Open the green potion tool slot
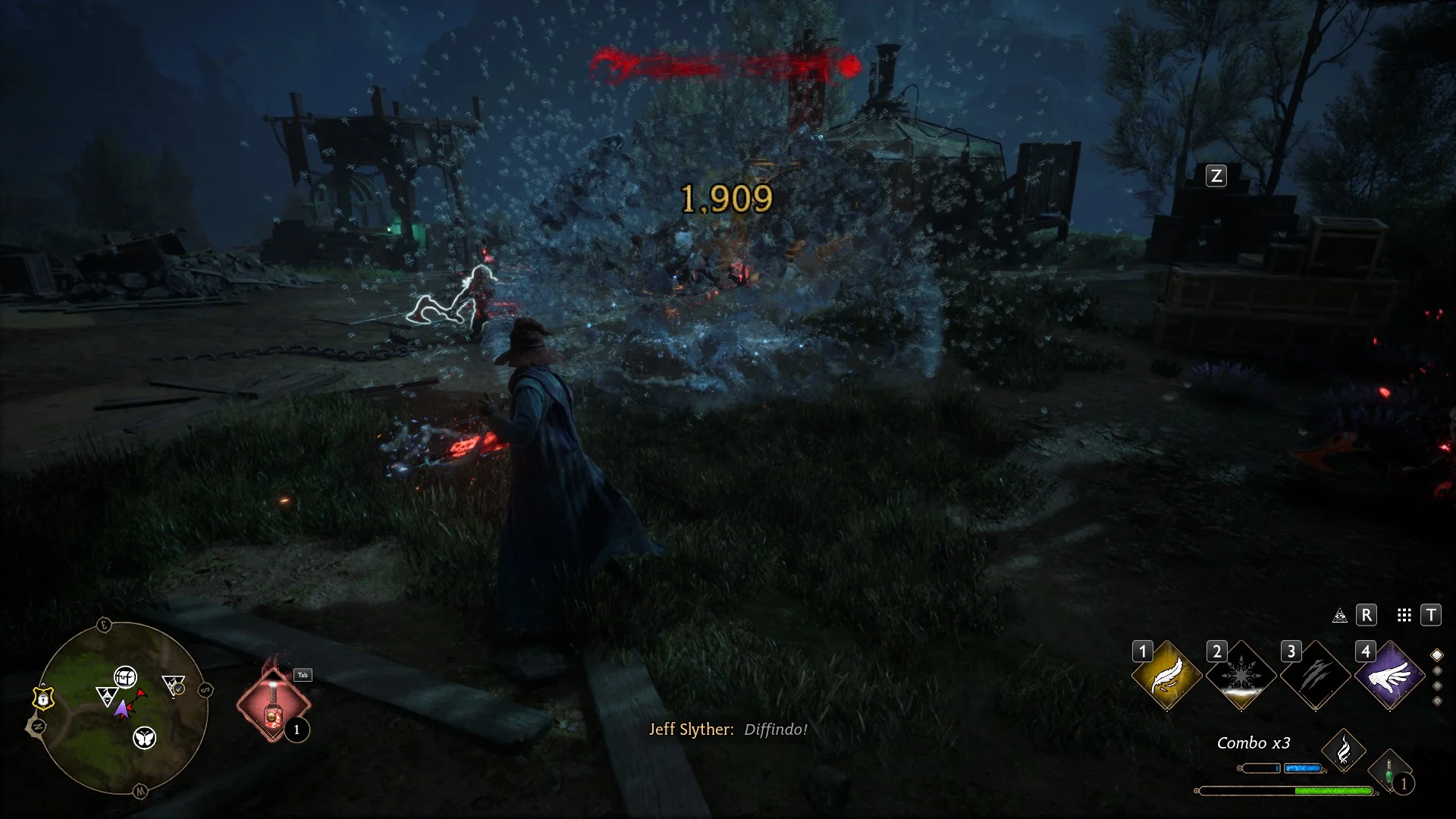Image resolution: width=1456 pixels, height=819 pixels. (x=1389, y=770)
